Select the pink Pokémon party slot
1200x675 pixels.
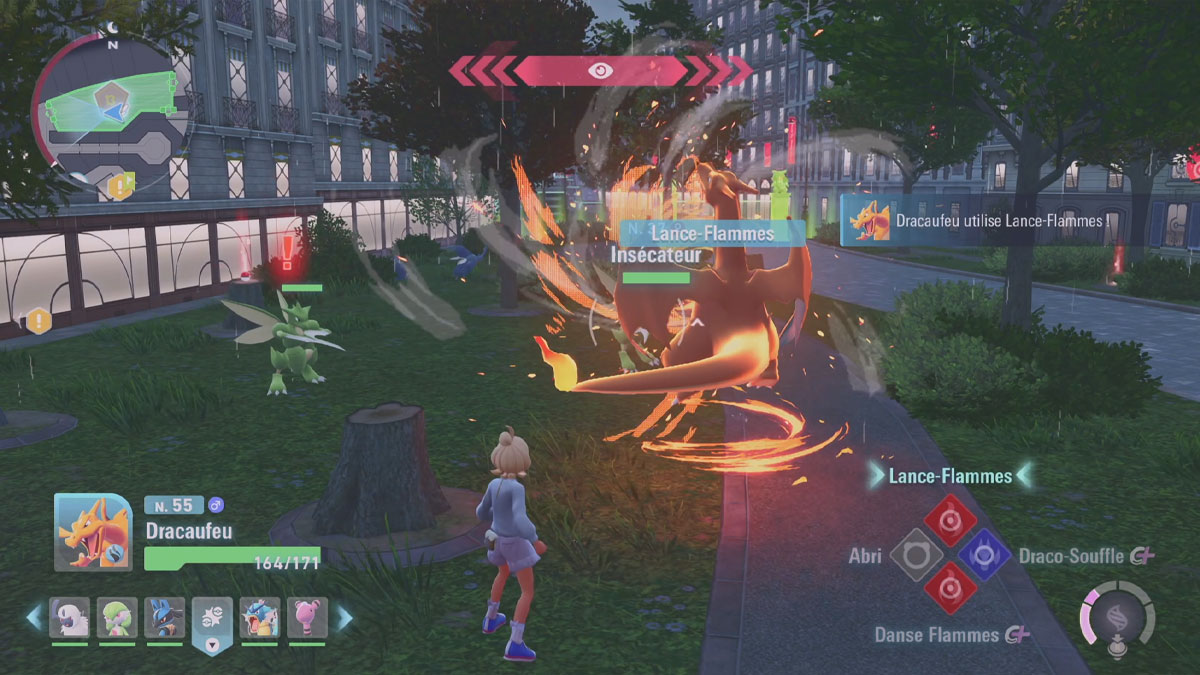pyautogui.click(x=307, y=618)
